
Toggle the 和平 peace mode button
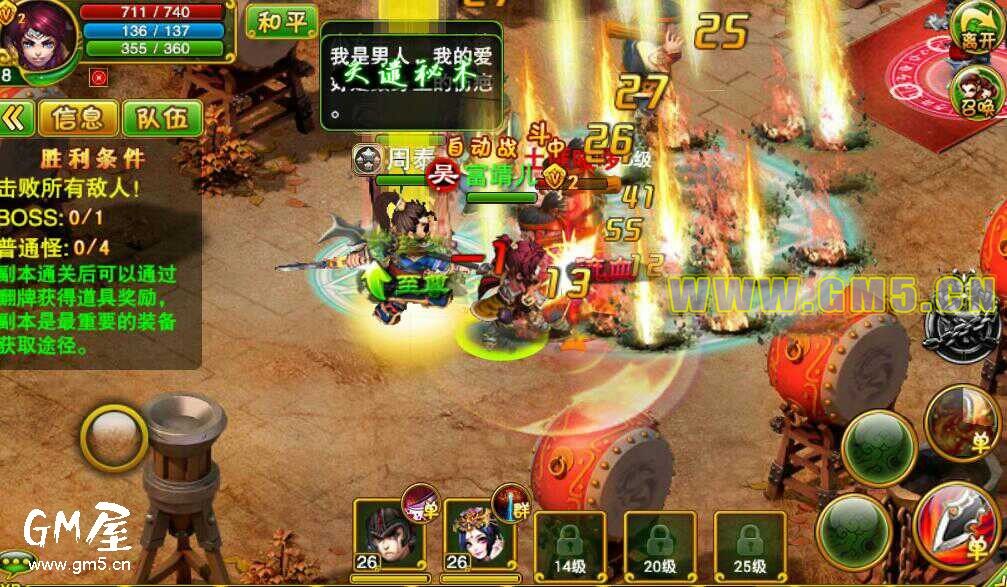coord(281,22)
